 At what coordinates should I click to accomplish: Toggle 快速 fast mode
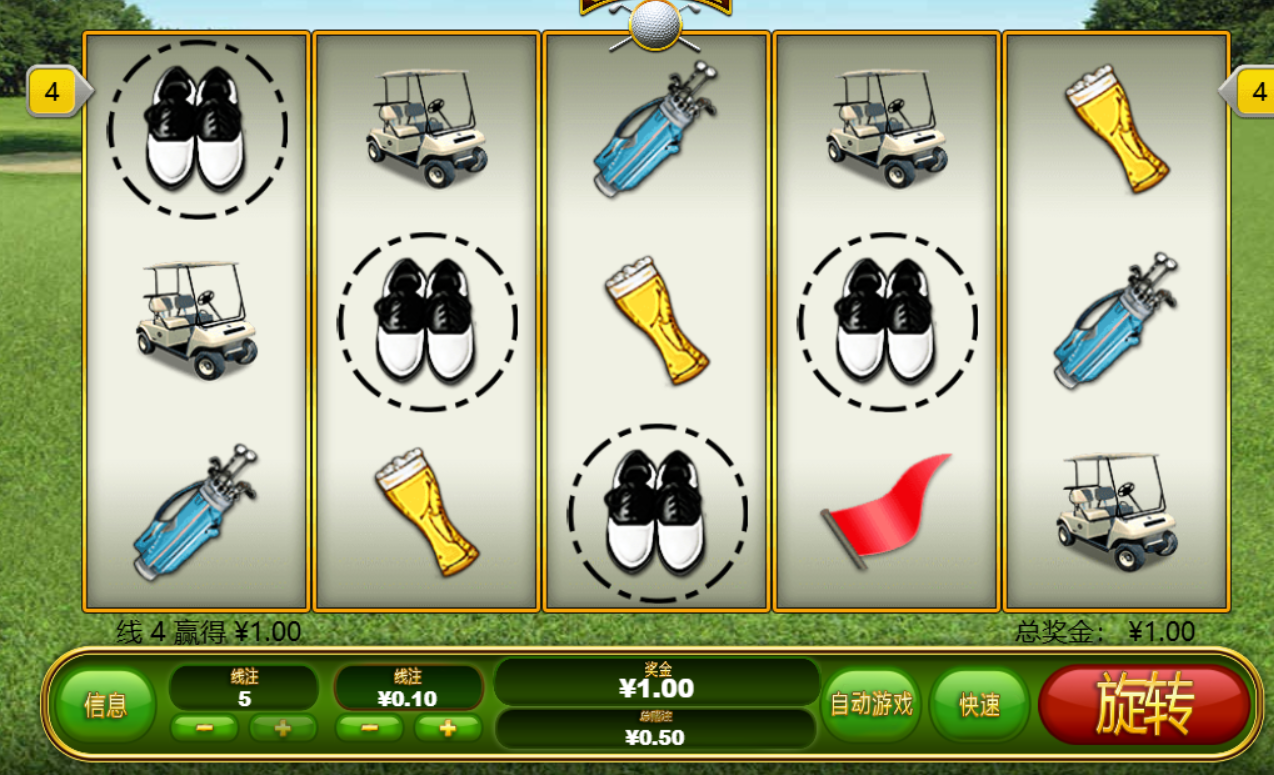point(979,704)
